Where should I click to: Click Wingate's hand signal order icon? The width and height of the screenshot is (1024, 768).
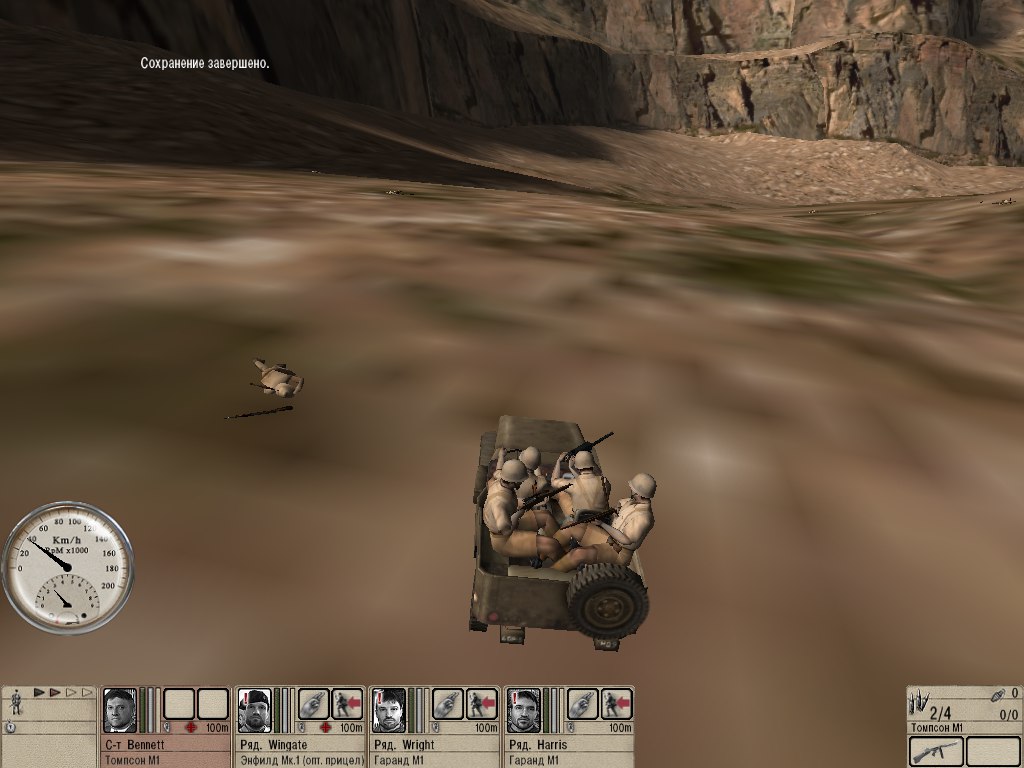point(313,704)
